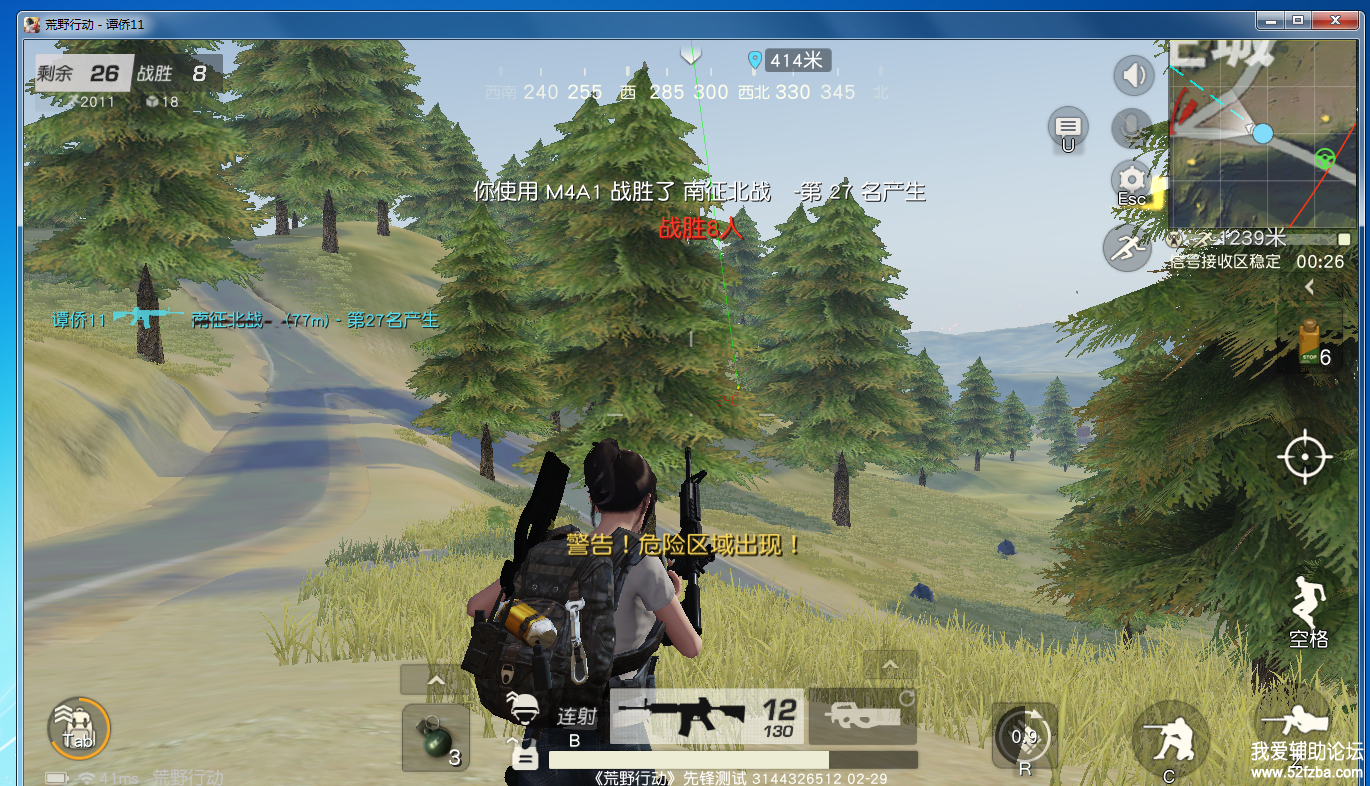
Task: Open settings via the gear icon
Action: [x=1132, y=182]
